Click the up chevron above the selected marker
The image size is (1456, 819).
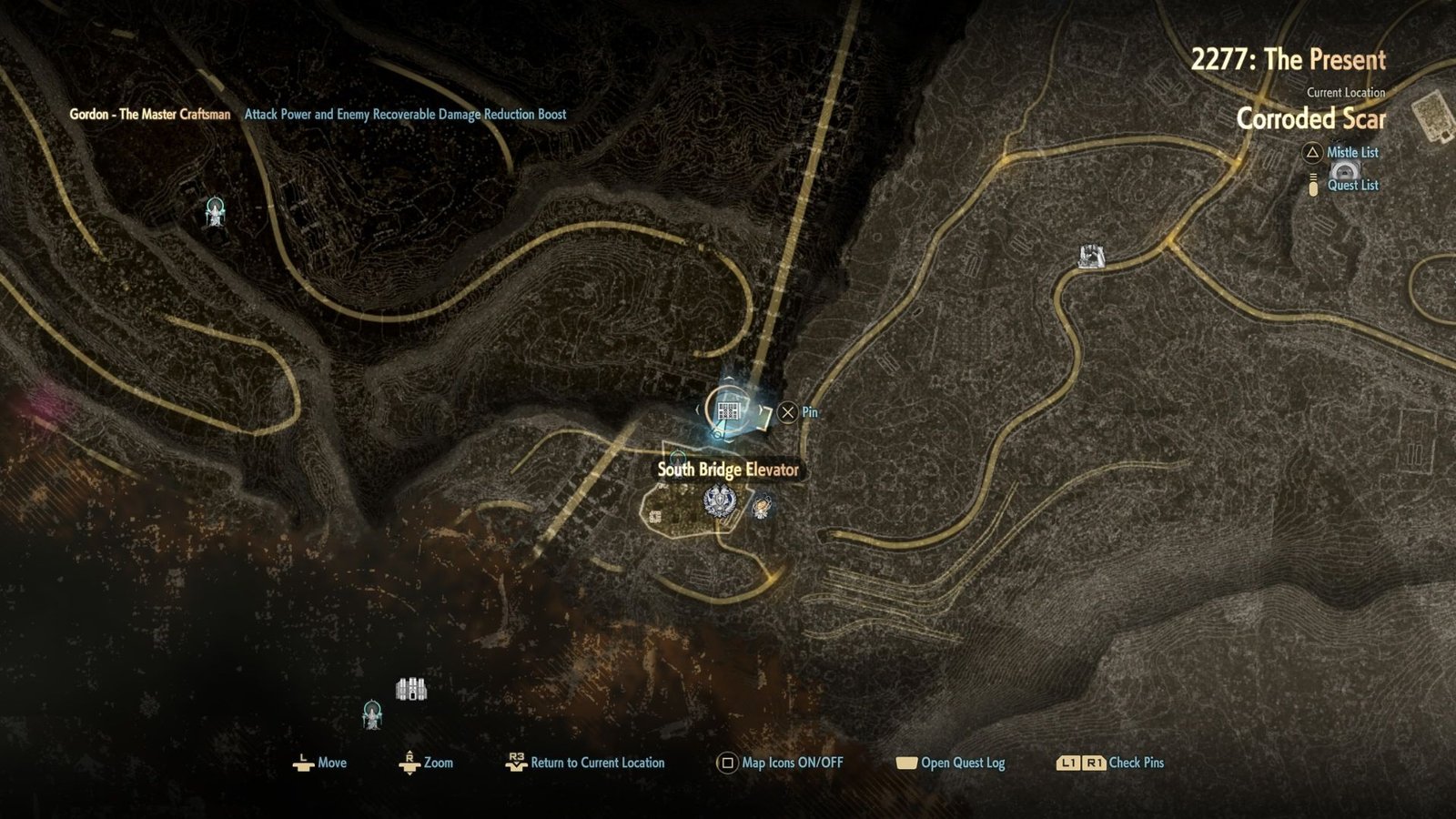coord(729,378)
